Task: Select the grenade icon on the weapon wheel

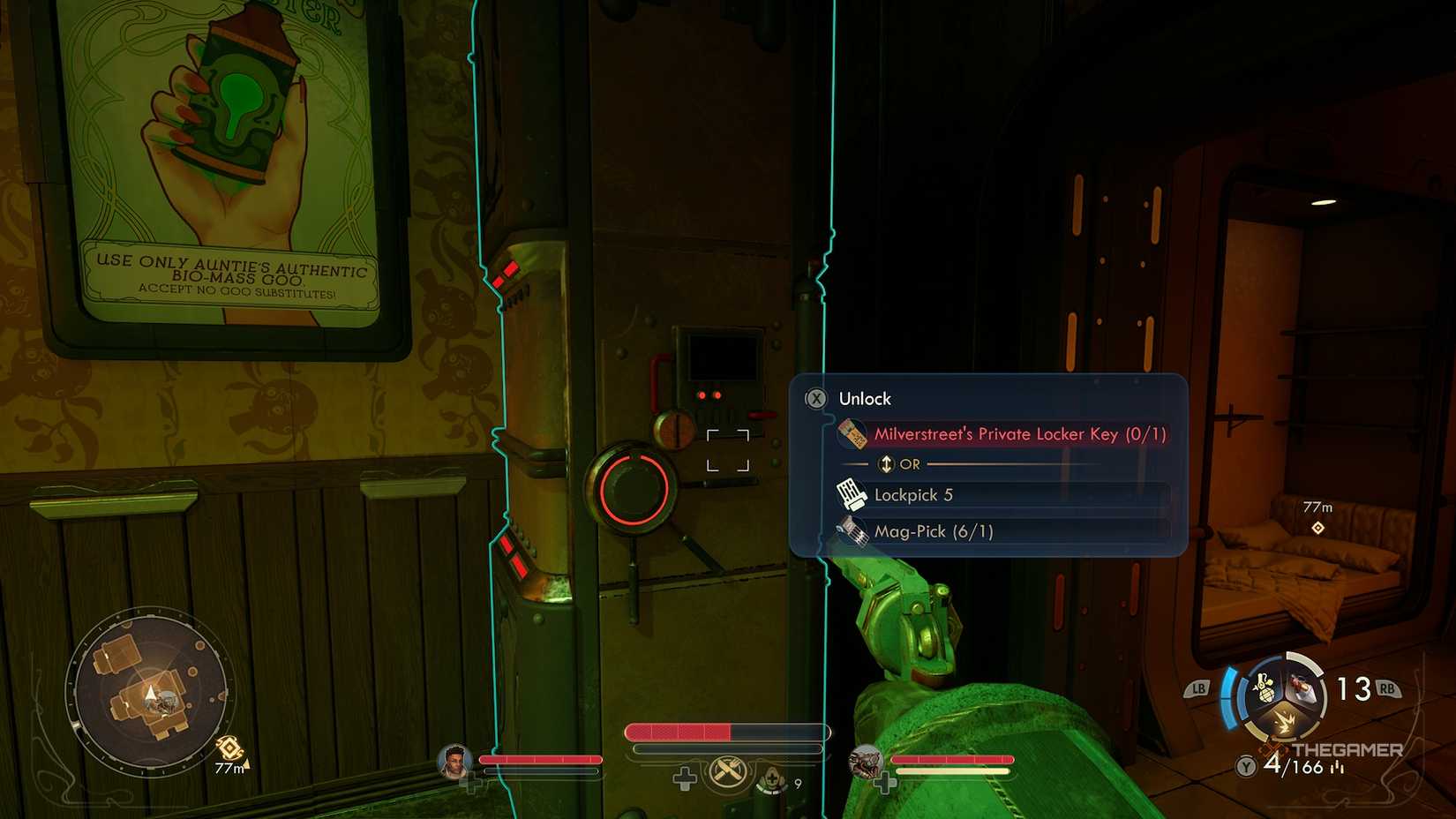Action: tap(1265, 688)
